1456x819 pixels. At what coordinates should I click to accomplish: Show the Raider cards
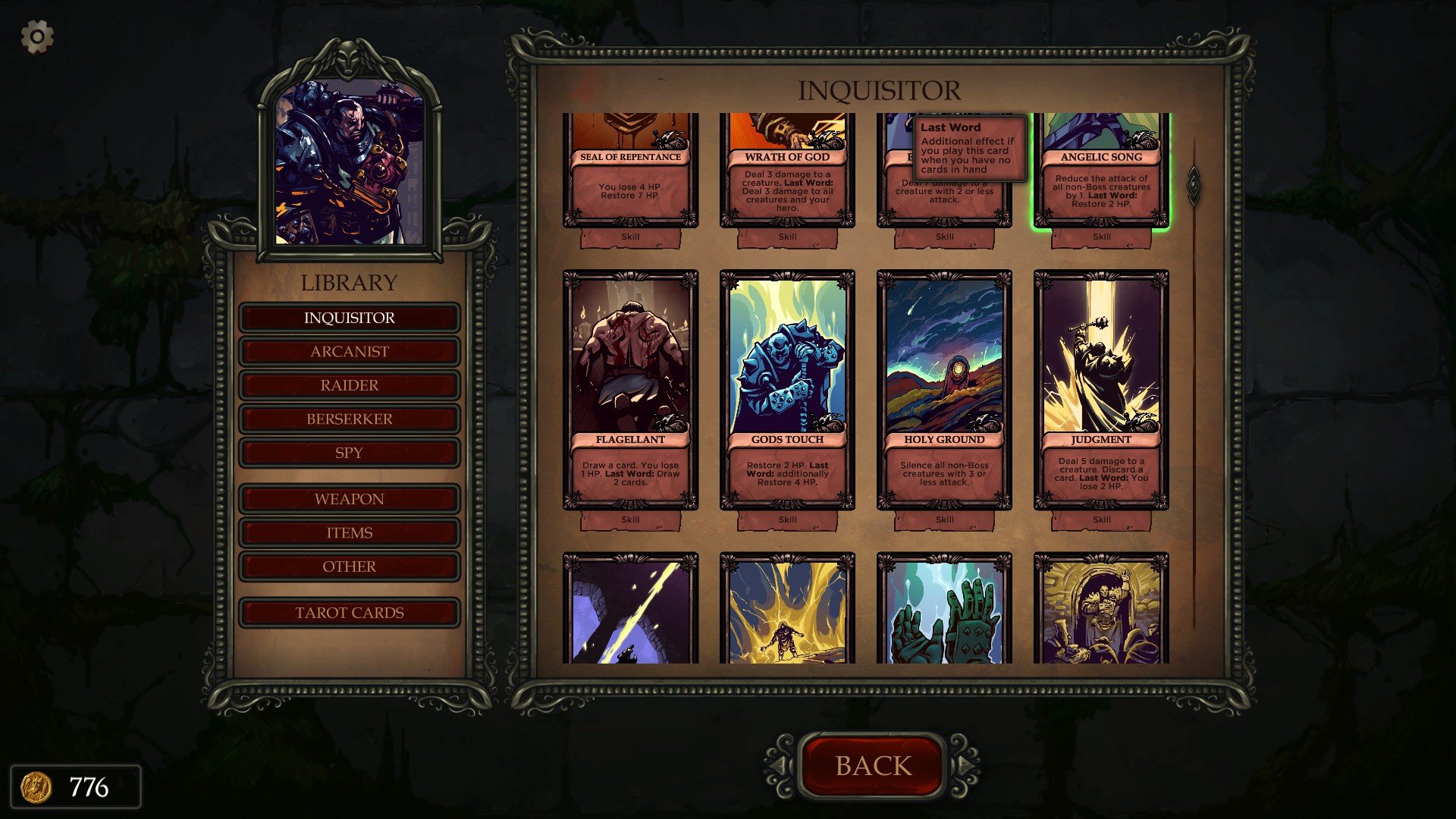(349, 385)
